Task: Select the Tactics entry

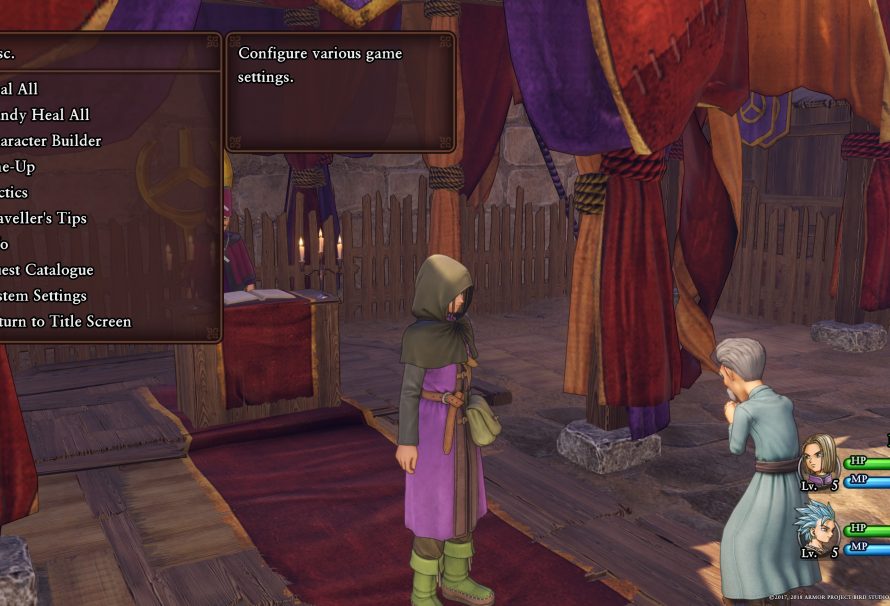Action: pos(15,192)
